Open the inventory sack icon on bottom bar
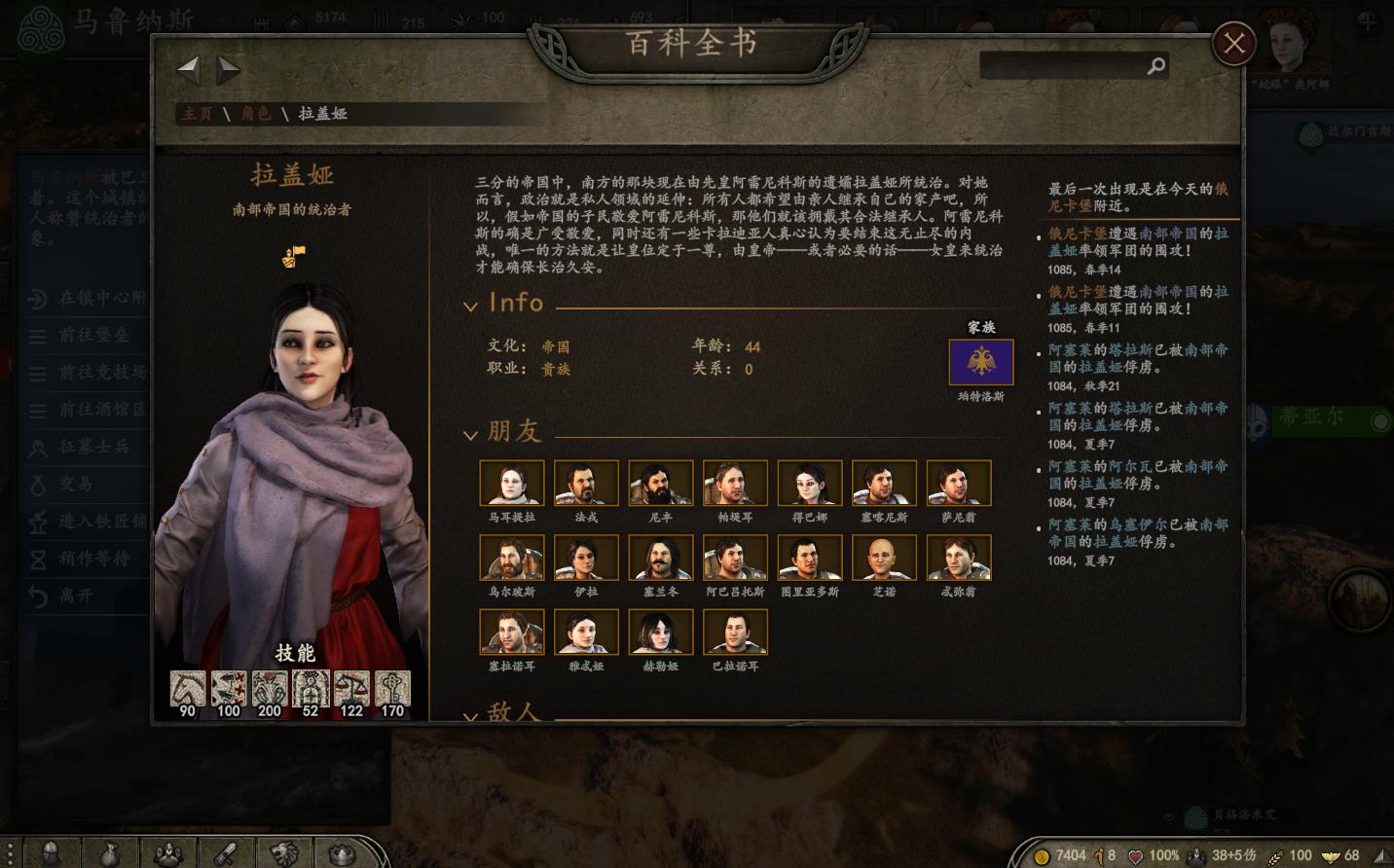 click(111, 853)
